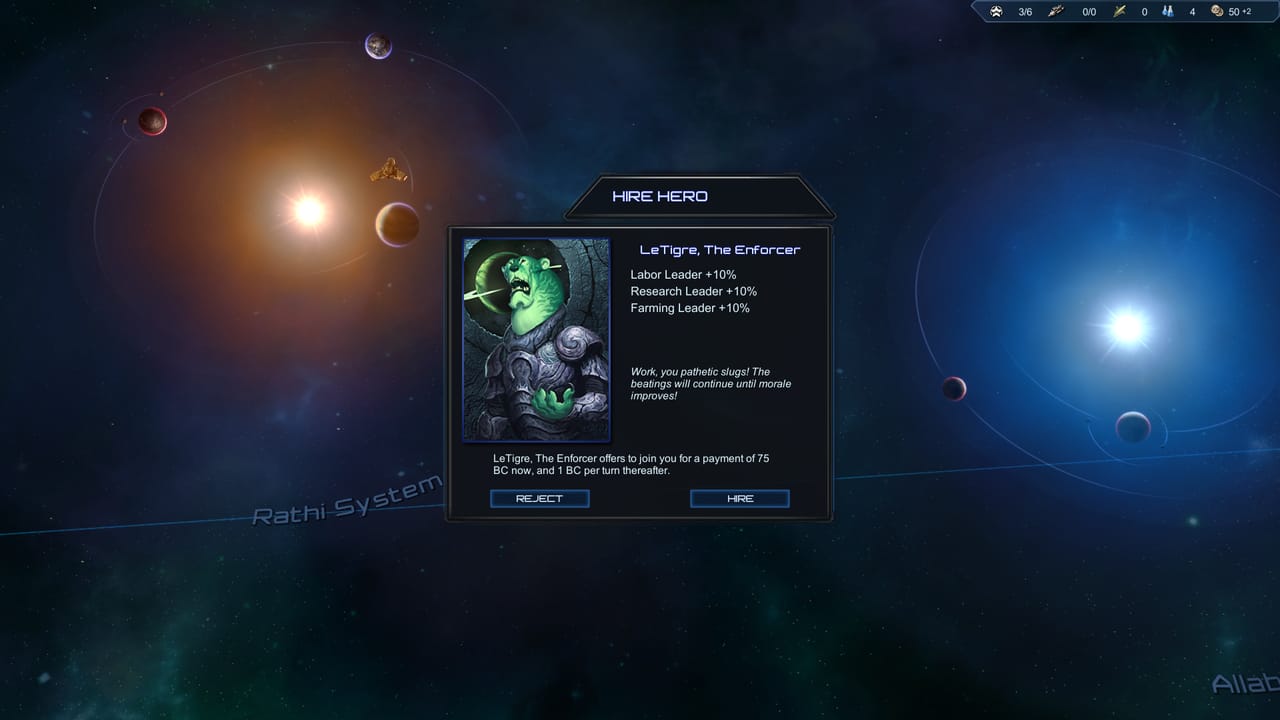Click REJECT to decline the Enforcer
This screenshot has width=1280, height=720.
point(539,498)
